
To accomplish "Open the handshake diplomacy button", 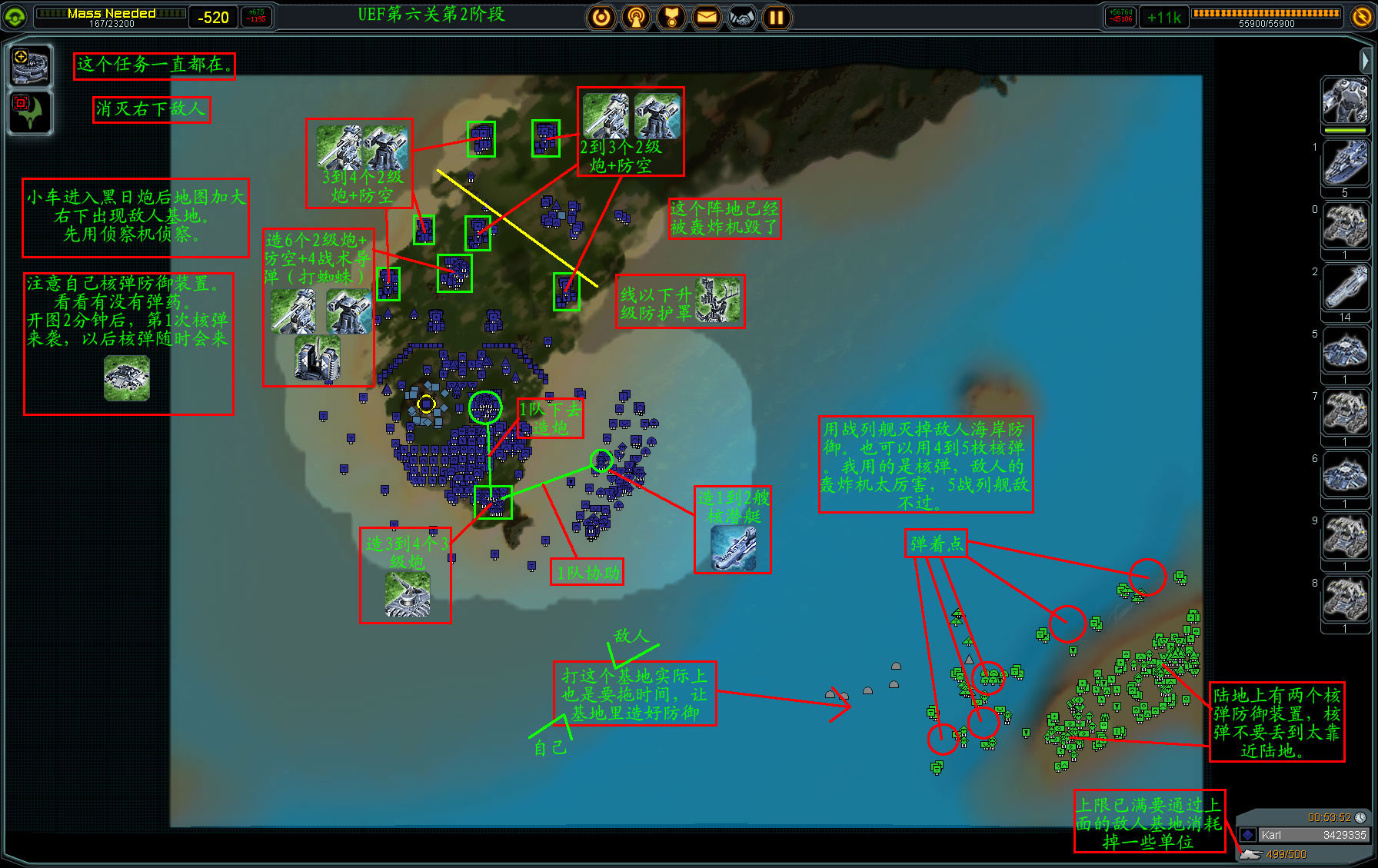I will point(741,17).
